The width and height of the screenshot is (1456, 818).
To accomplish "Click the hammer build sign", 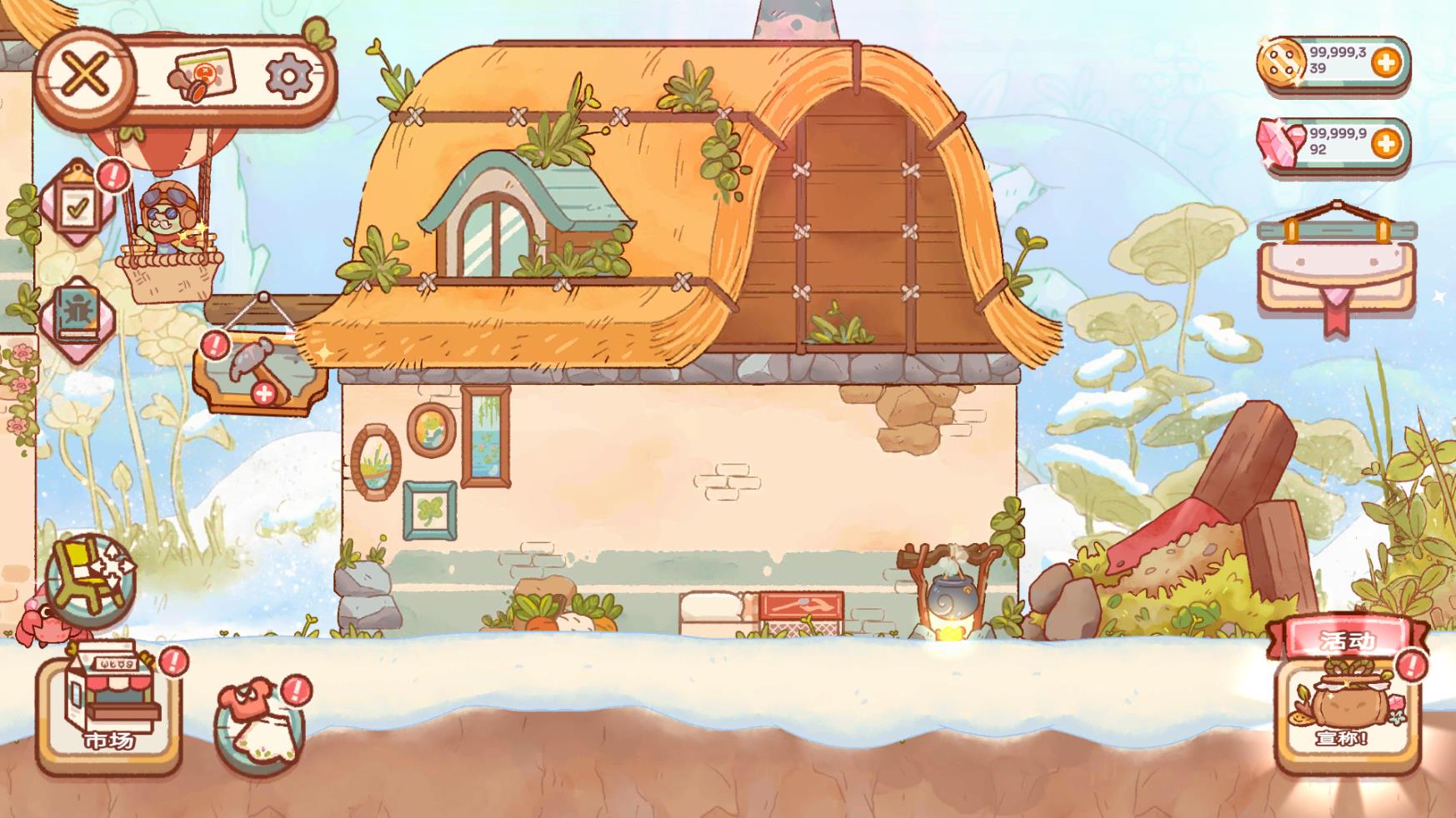I will click(x=258, y=372).
